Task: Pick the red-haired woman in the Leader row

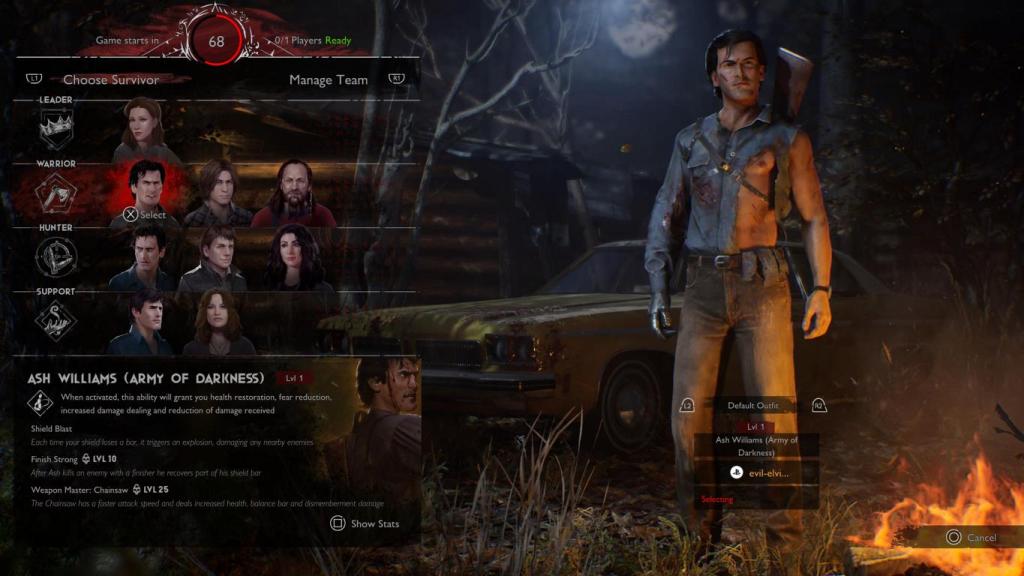Action: (x=146, y=129)
